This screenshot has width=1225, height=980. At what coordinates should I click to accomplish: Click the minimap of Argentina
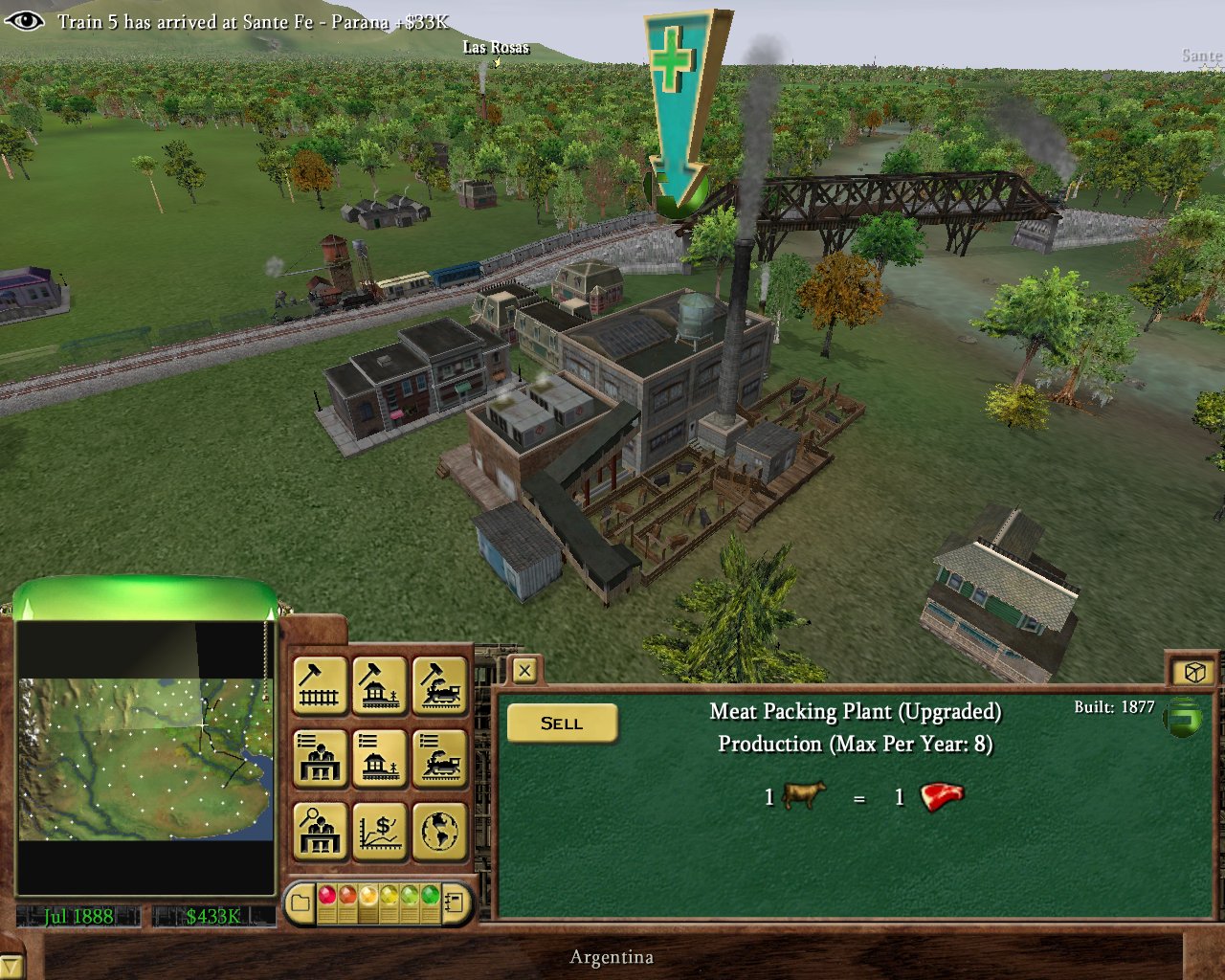point(145,759)
